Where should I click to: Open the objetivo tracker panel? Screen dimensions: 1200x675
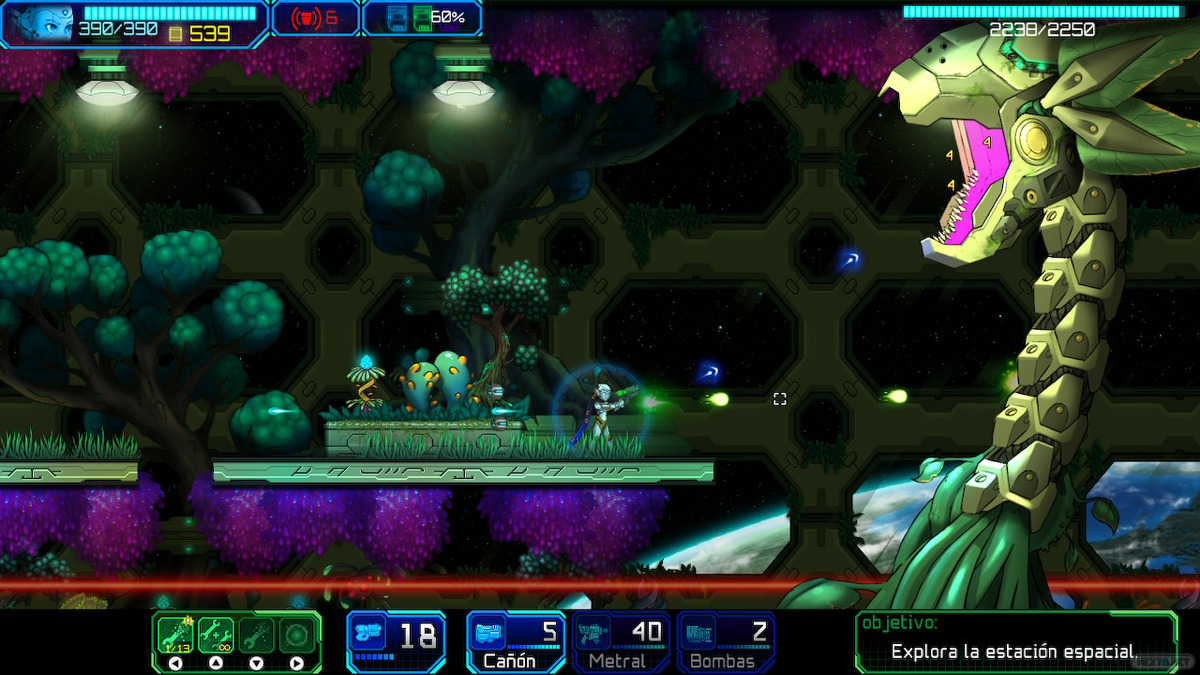click(1015, 641)
